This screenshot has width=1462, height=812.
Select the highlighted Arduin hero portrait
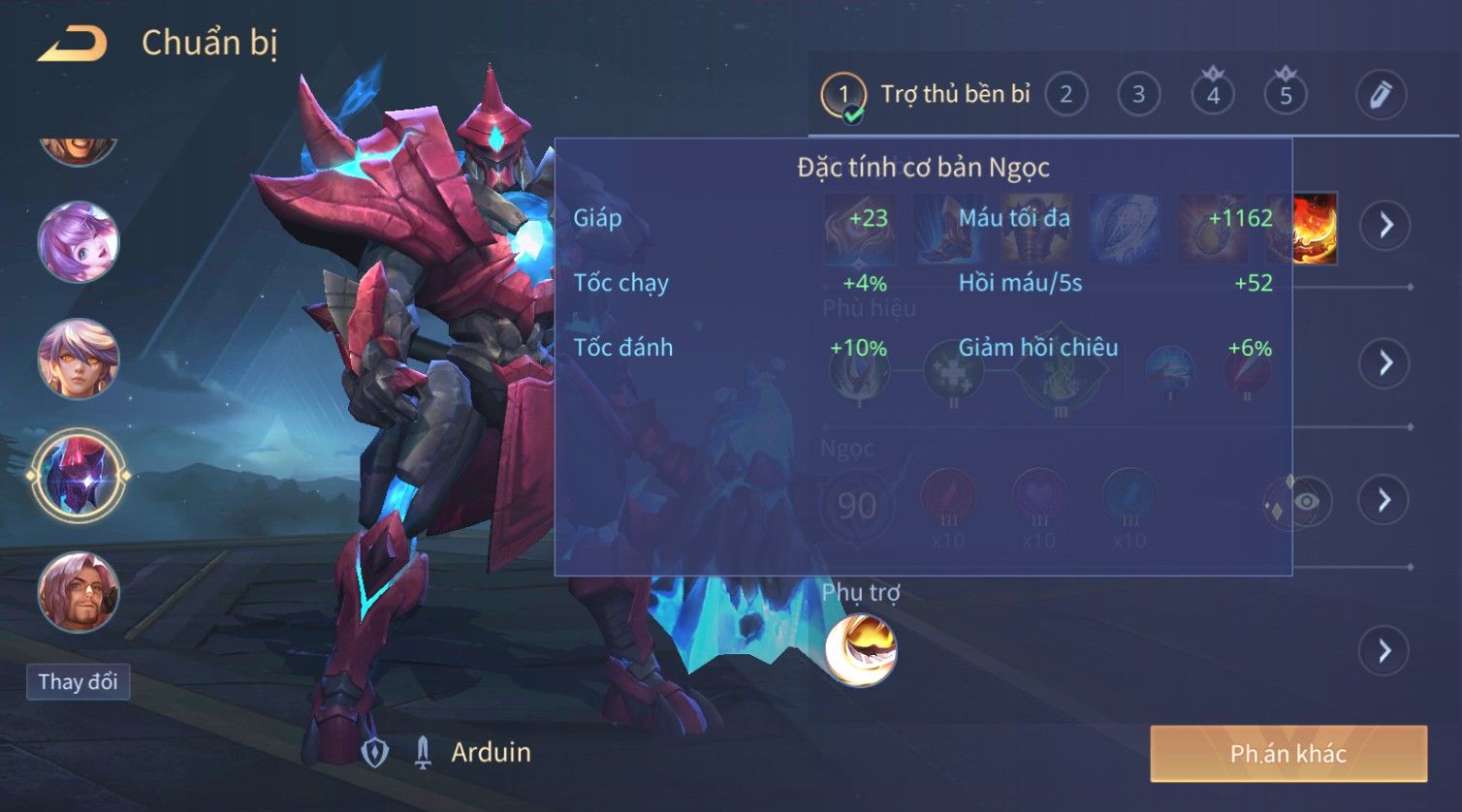pyautogui.click(x=79, y=476)
